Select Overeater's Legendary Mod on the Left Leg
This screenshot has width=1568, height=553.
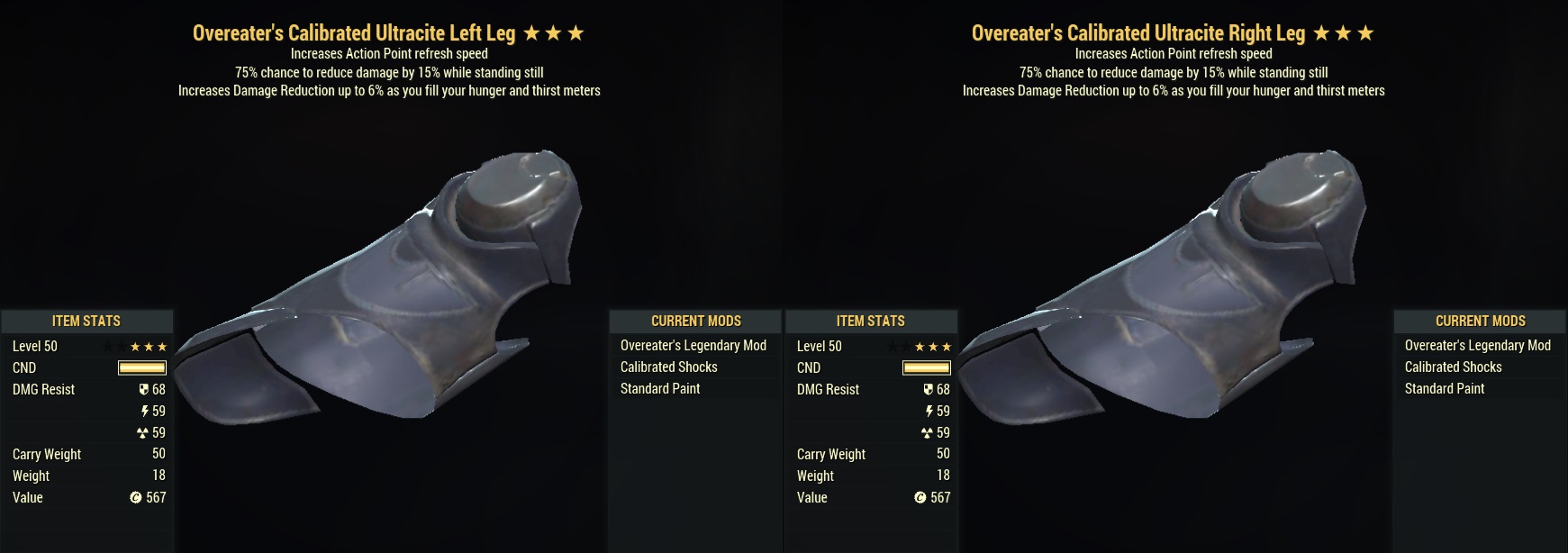click(693, 345)
